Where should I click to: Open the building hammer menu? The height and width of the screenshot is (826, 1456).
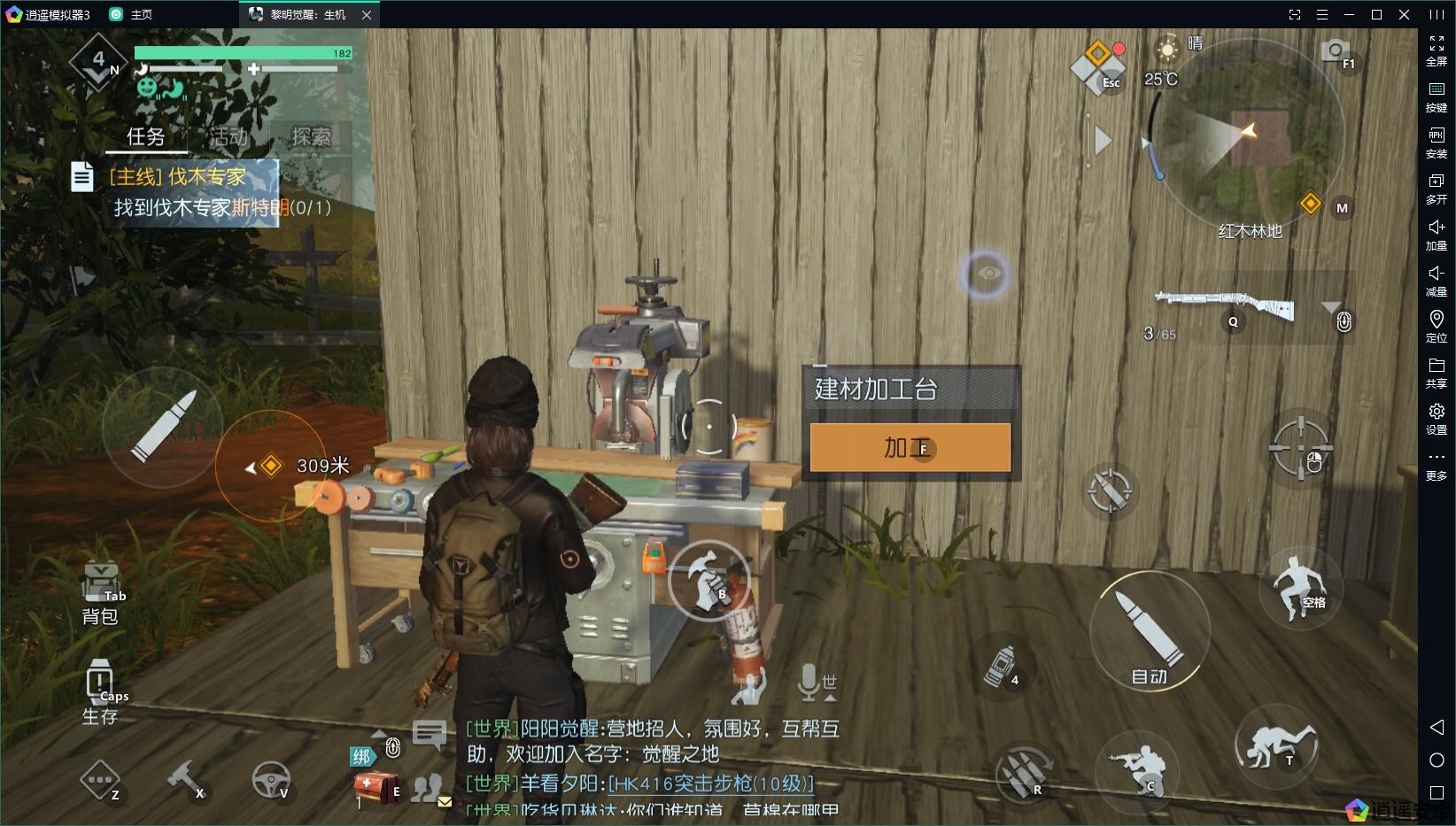click(186, 779)
